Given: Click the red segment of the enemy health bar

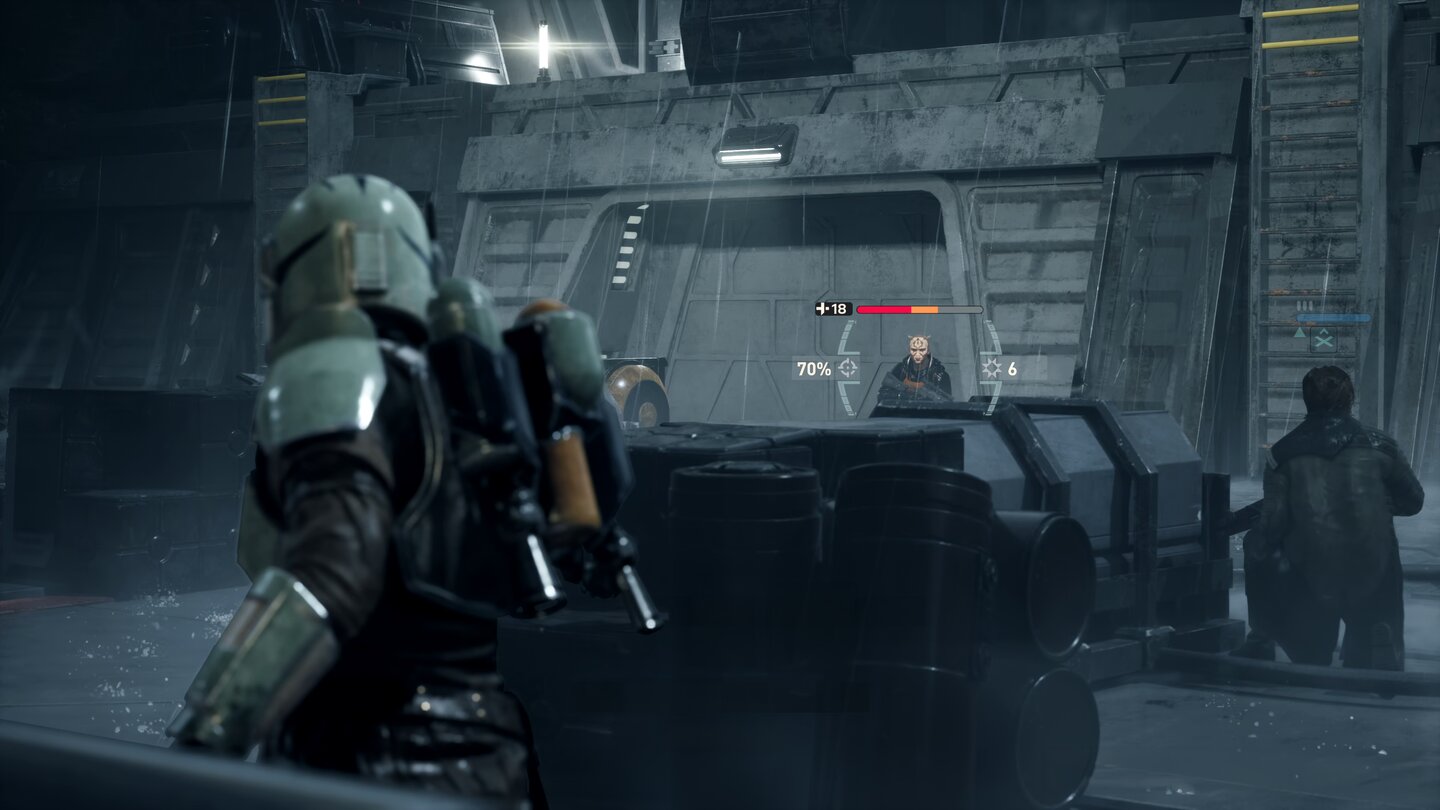Looking at the screenshot, I should [884, 309].
